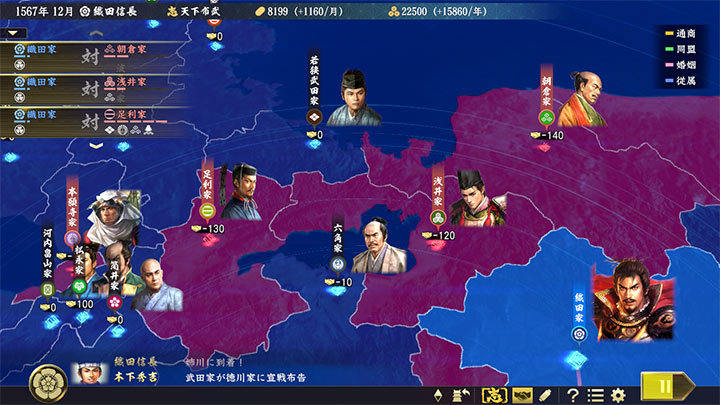The height and width of the screenshot is (405, 720).
Task: Click the up-down diamond arrows icon
Action: point(438,395)
